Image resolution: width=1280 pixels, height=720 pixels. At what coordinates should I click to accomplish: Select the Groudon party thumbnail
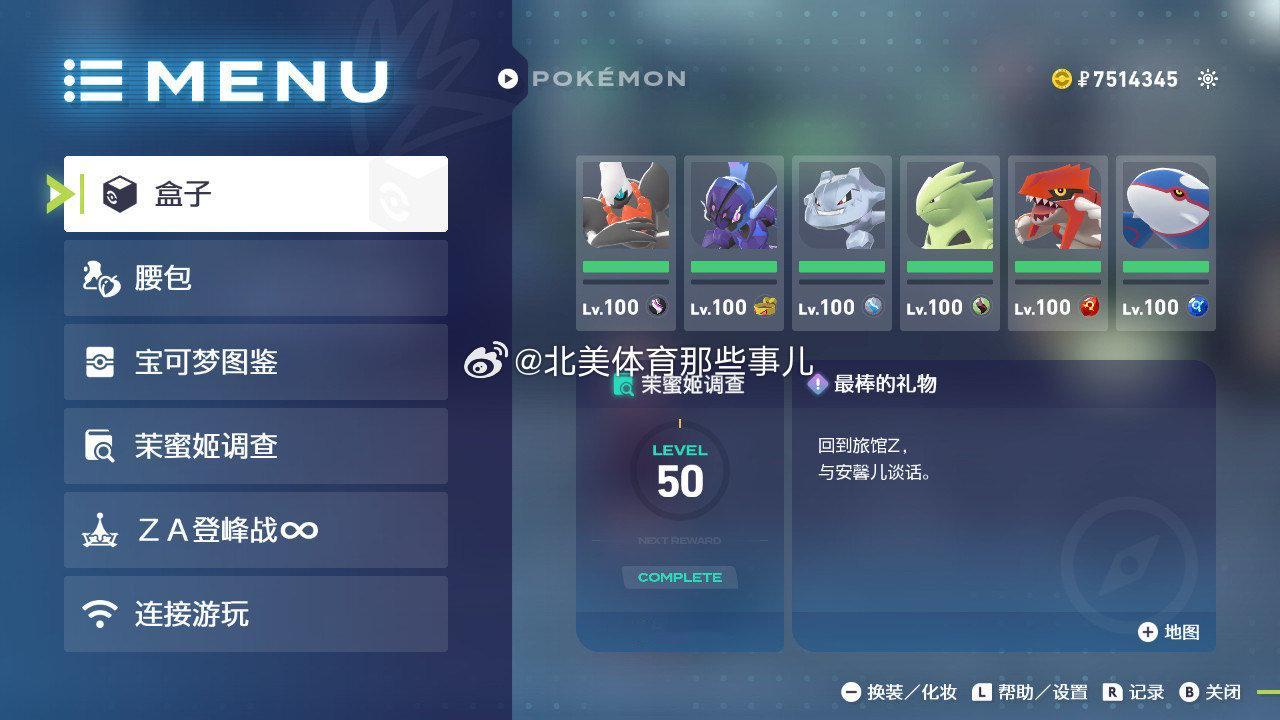tap(1056, 207)
